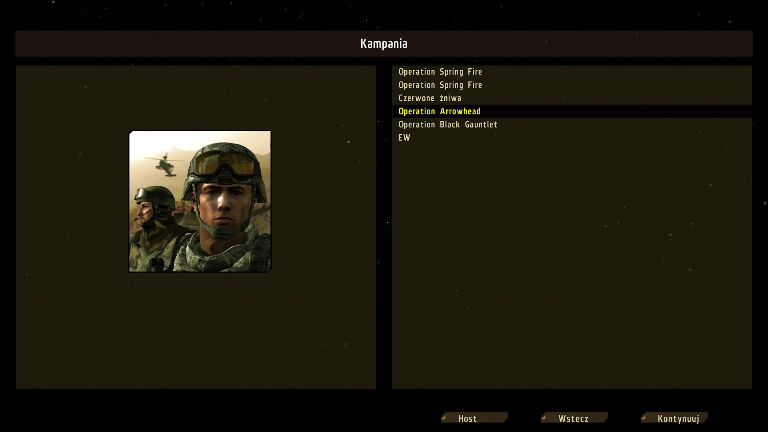Click the campaign soldier preview image
The height and width of the screenshot is (432, 768).
coord(200,201)
